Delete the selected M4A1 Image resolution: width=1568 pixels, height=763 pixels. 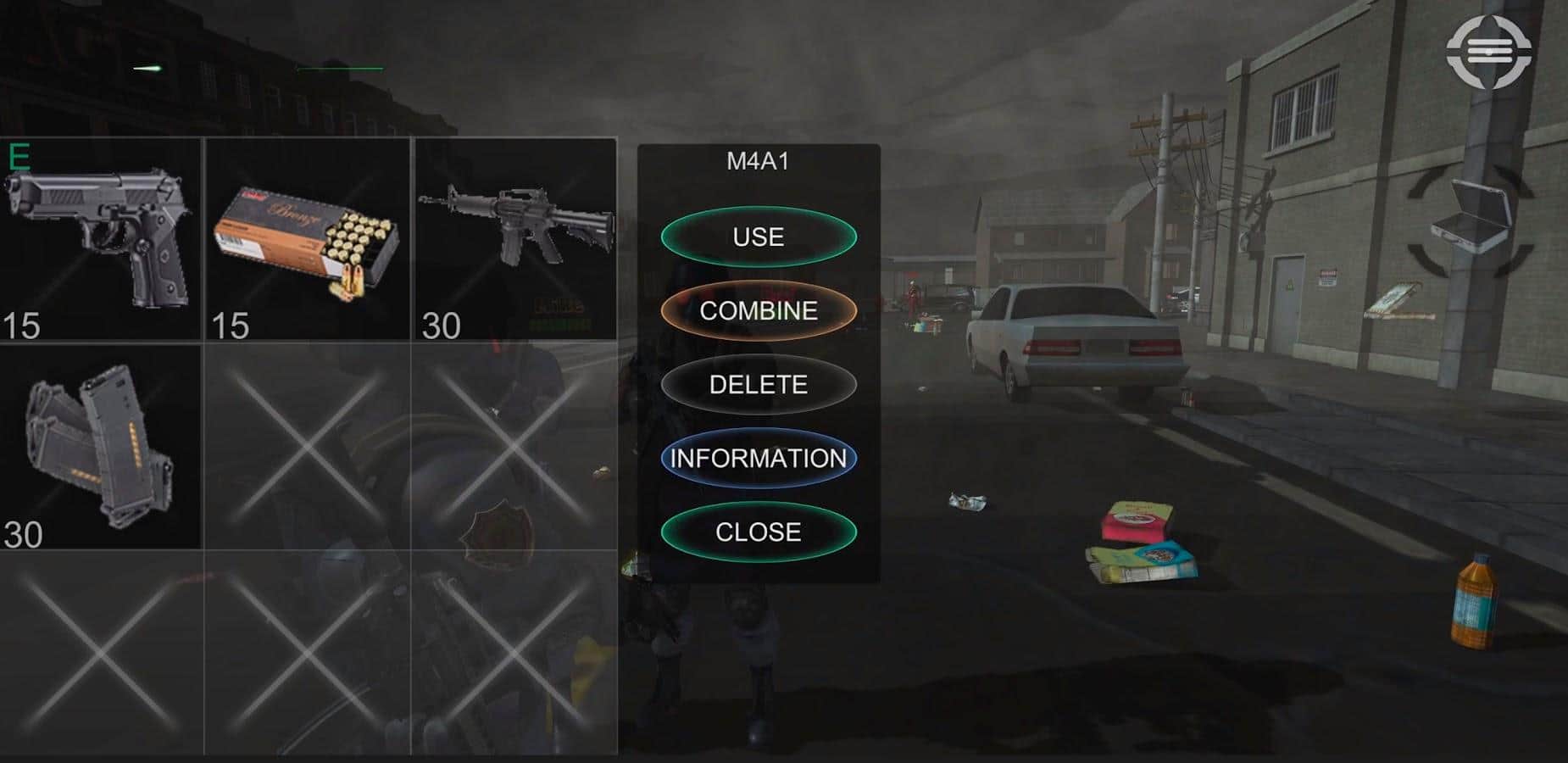(x=759, y=384)
